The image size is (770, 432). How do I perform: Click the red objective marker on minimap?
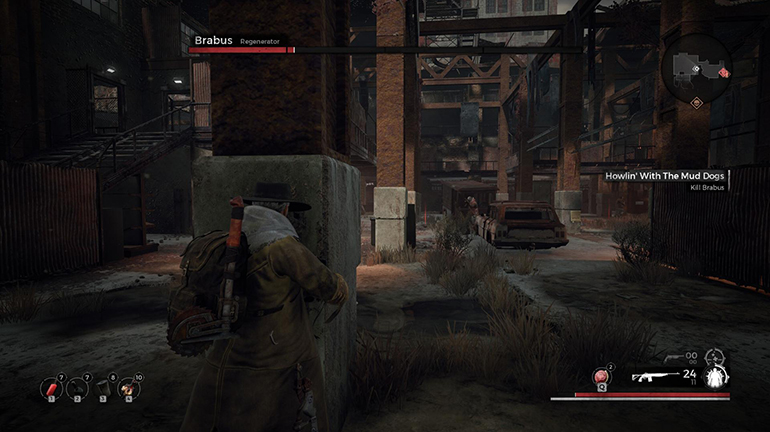721,73
